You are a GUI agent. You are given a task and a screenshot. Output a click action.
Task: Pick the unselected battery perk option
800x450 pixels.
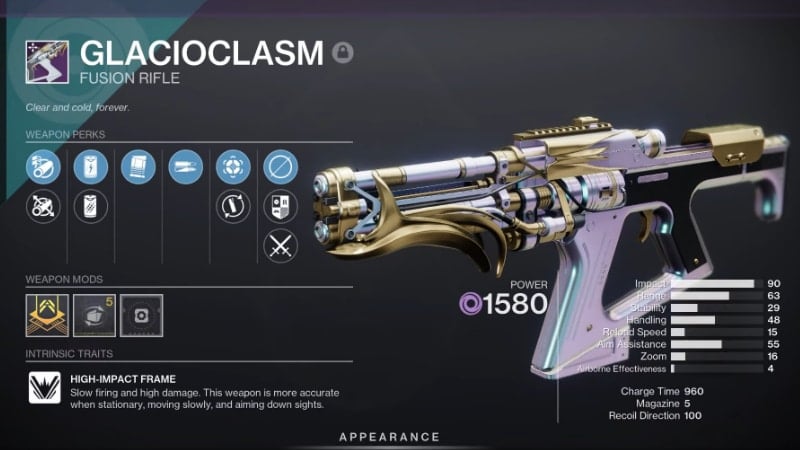coord(90,206)
